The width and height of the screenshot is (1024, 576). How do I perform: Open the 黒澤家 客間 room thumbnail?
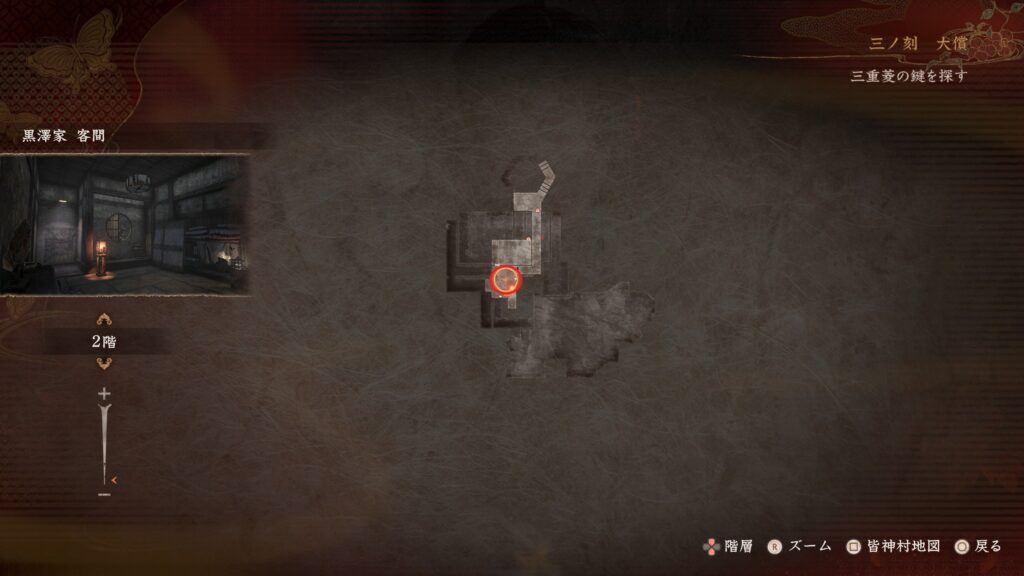[124, 224]
